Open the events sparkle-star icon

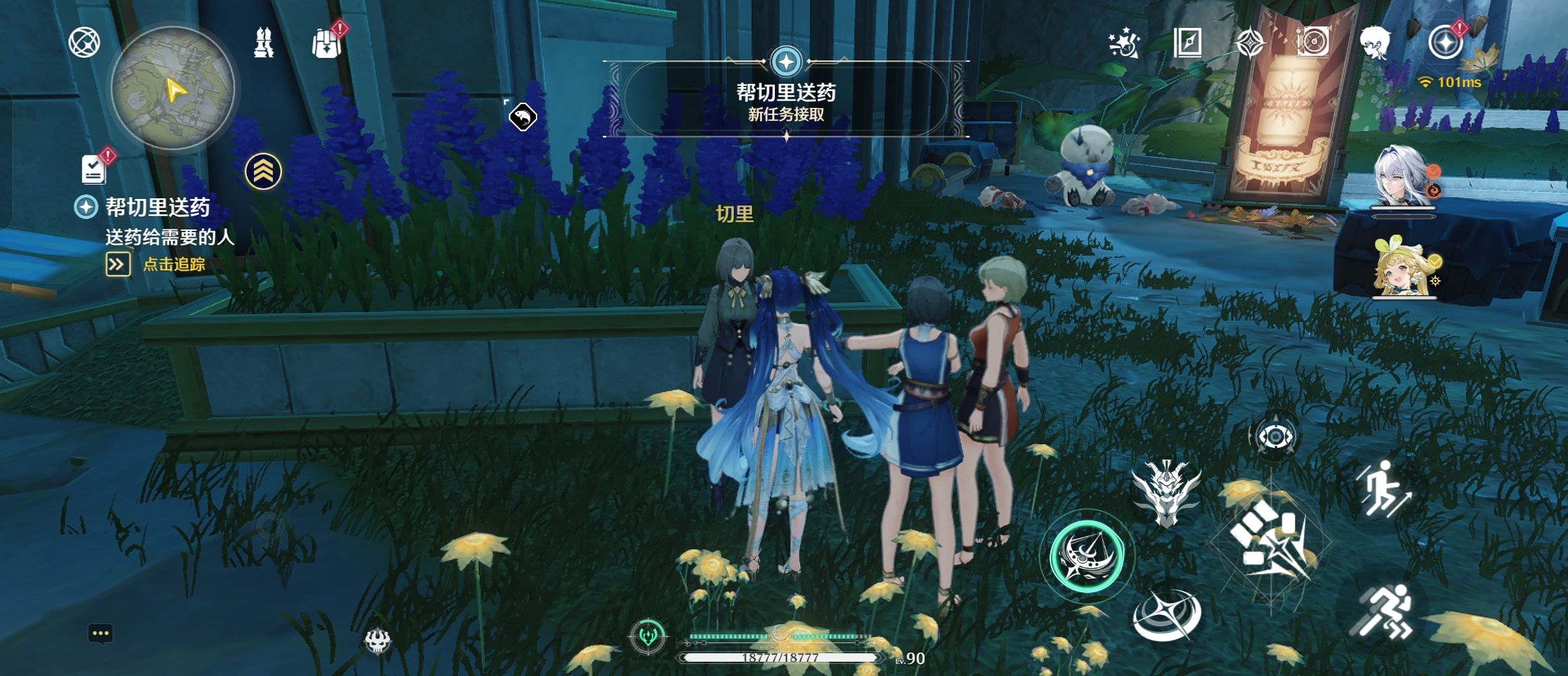1124,44
